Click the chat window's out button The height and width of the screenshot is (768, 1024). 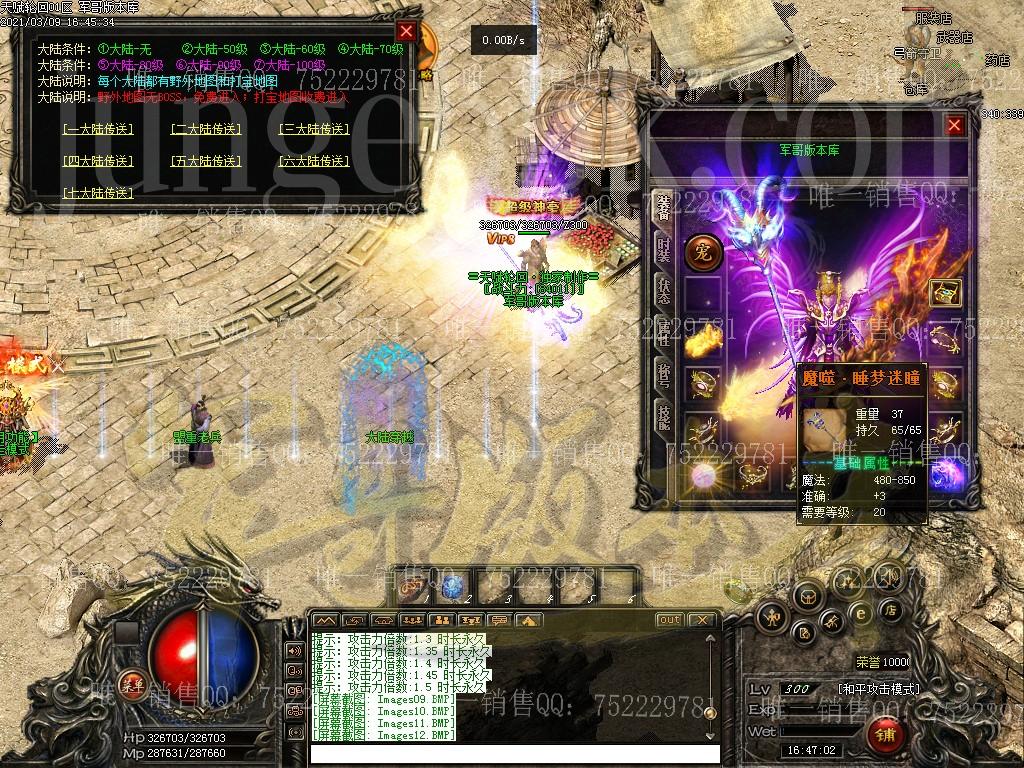click(x=669, y=620)
